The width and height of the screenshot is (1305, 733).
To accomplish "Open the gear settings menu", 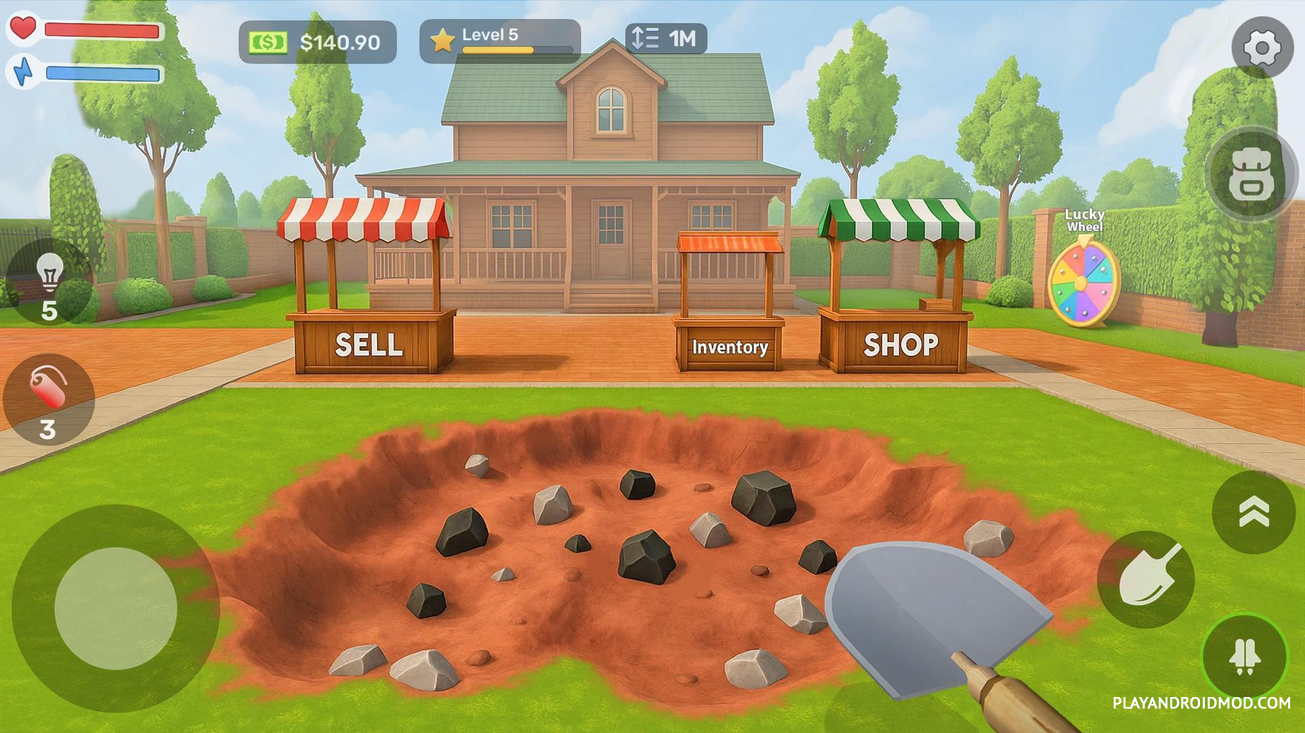I will (1262, 47).
